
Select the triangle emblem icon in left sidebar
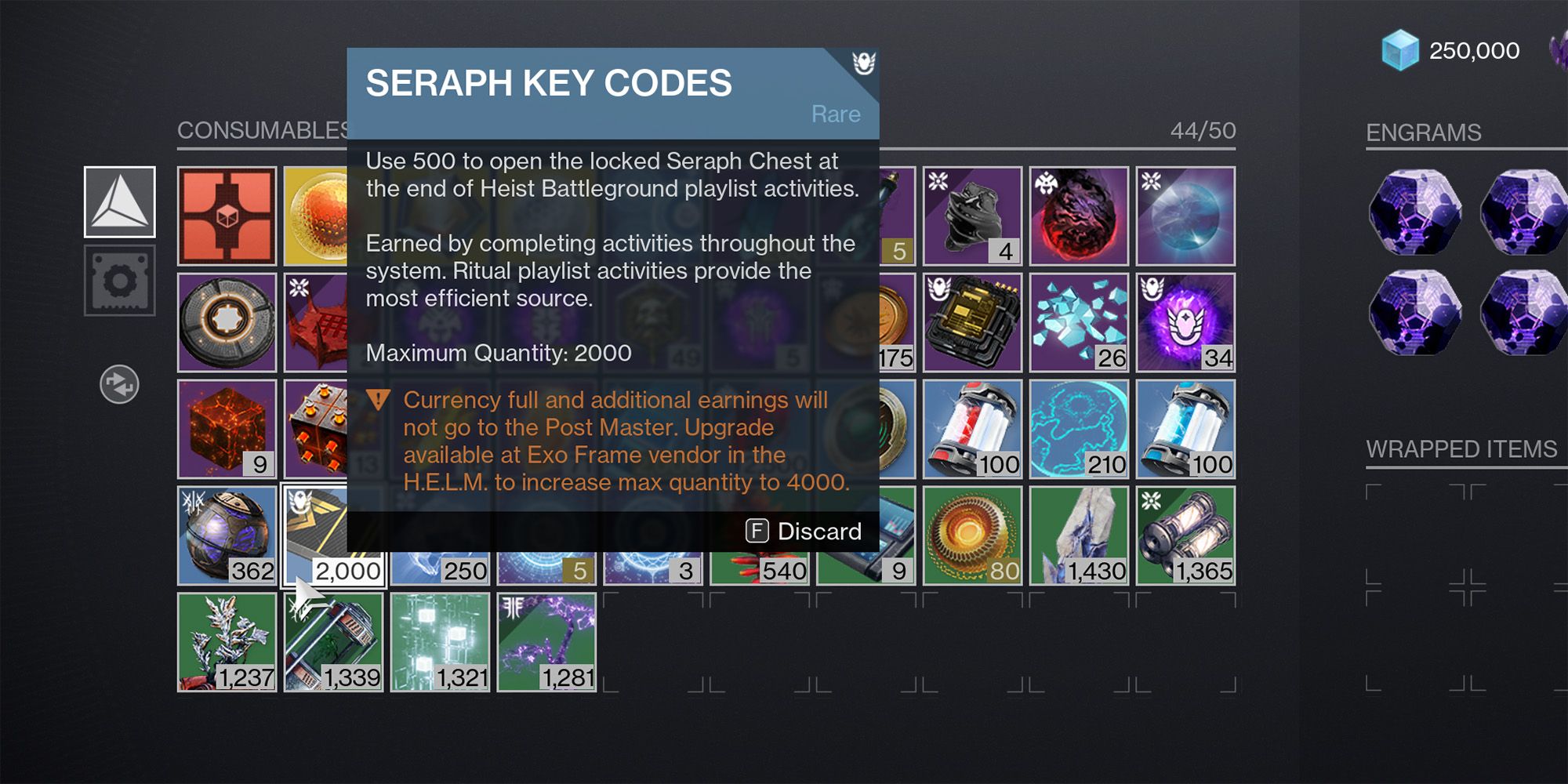point(119,202)
